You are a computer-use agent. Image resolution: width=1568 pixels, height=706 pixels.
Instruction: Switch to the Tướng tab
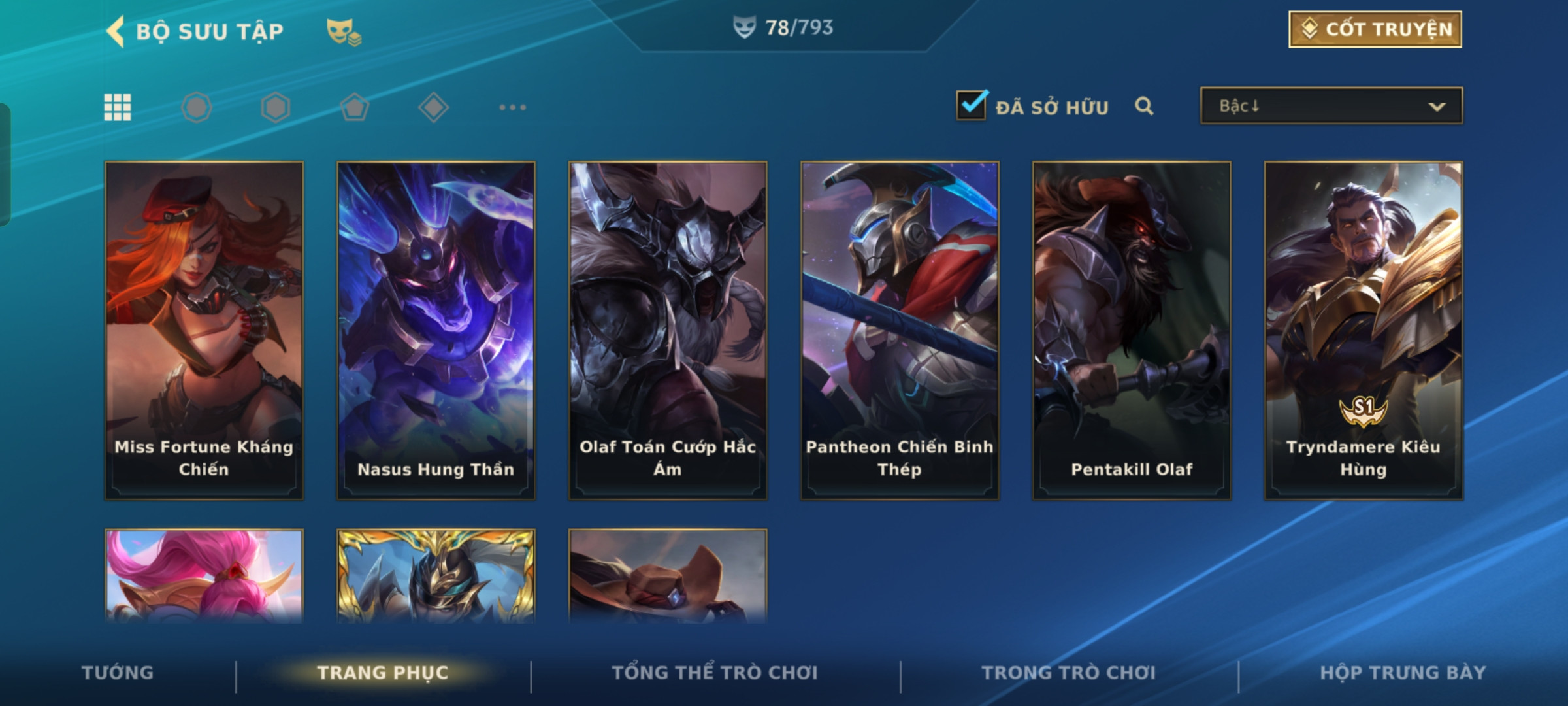point(118,673)
